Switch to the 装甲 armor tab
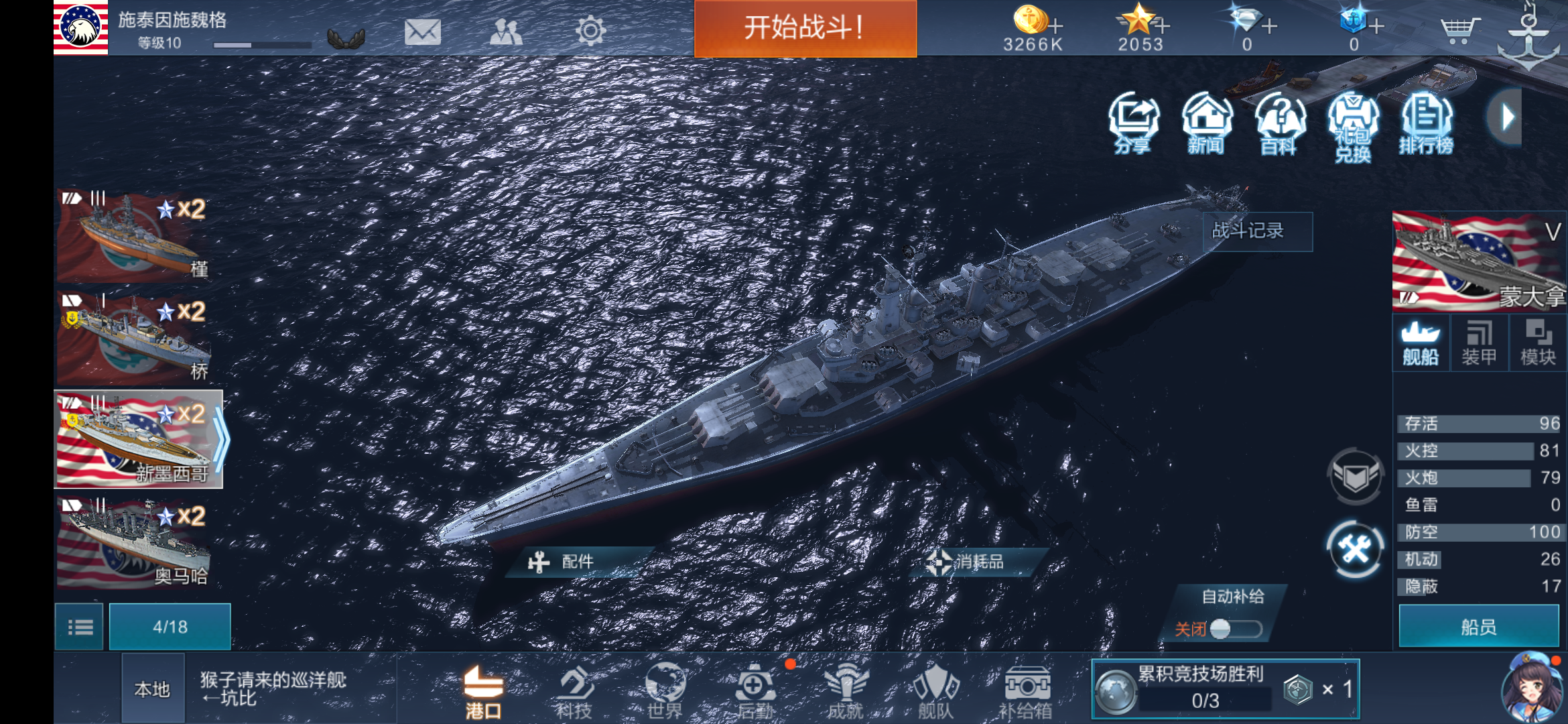Viewport: 1568px width, 724px height. (1481, 342)
